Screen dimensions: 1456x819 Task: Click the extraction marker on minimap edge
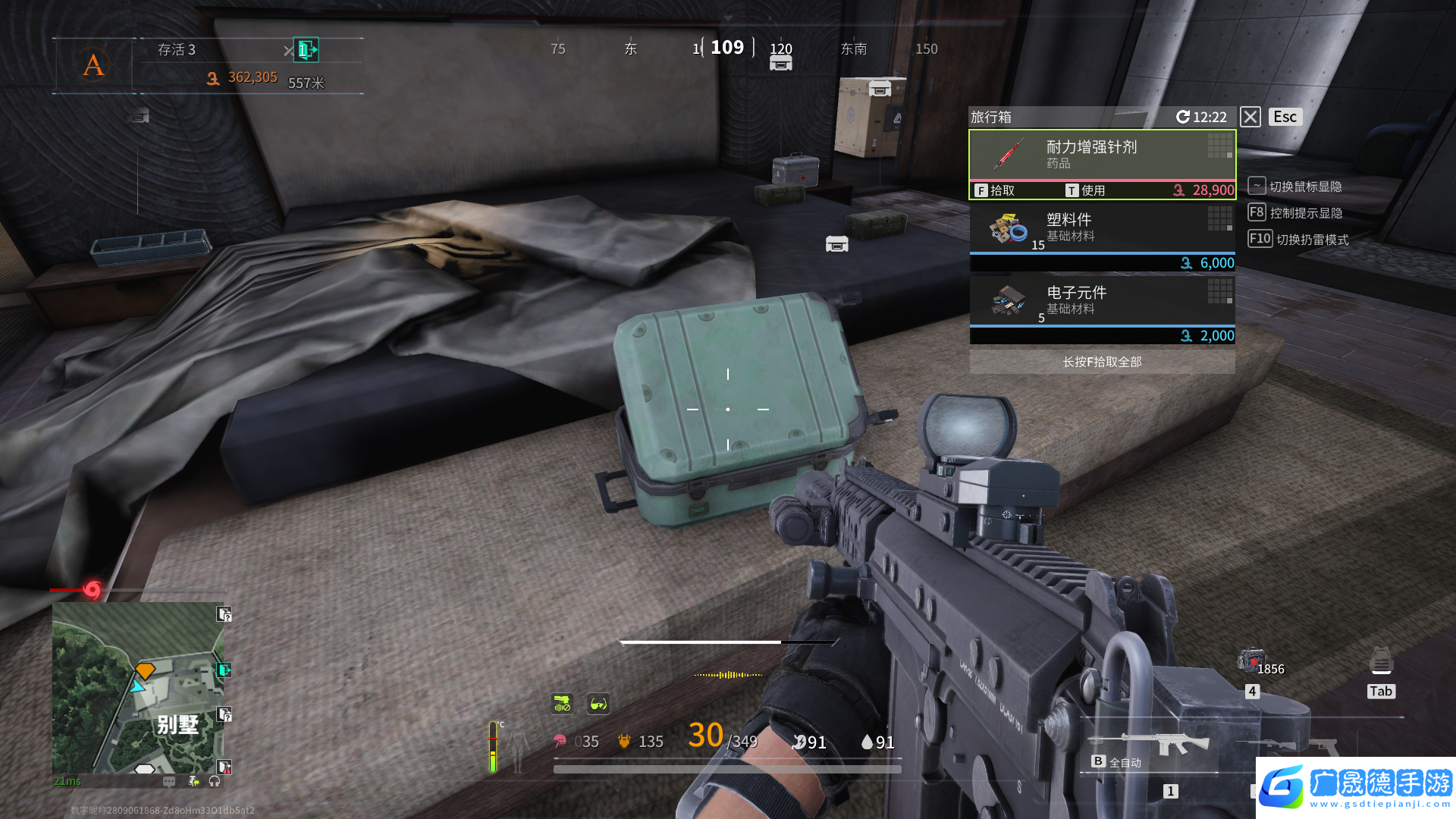pyautogui.click(x=224, y=670)
